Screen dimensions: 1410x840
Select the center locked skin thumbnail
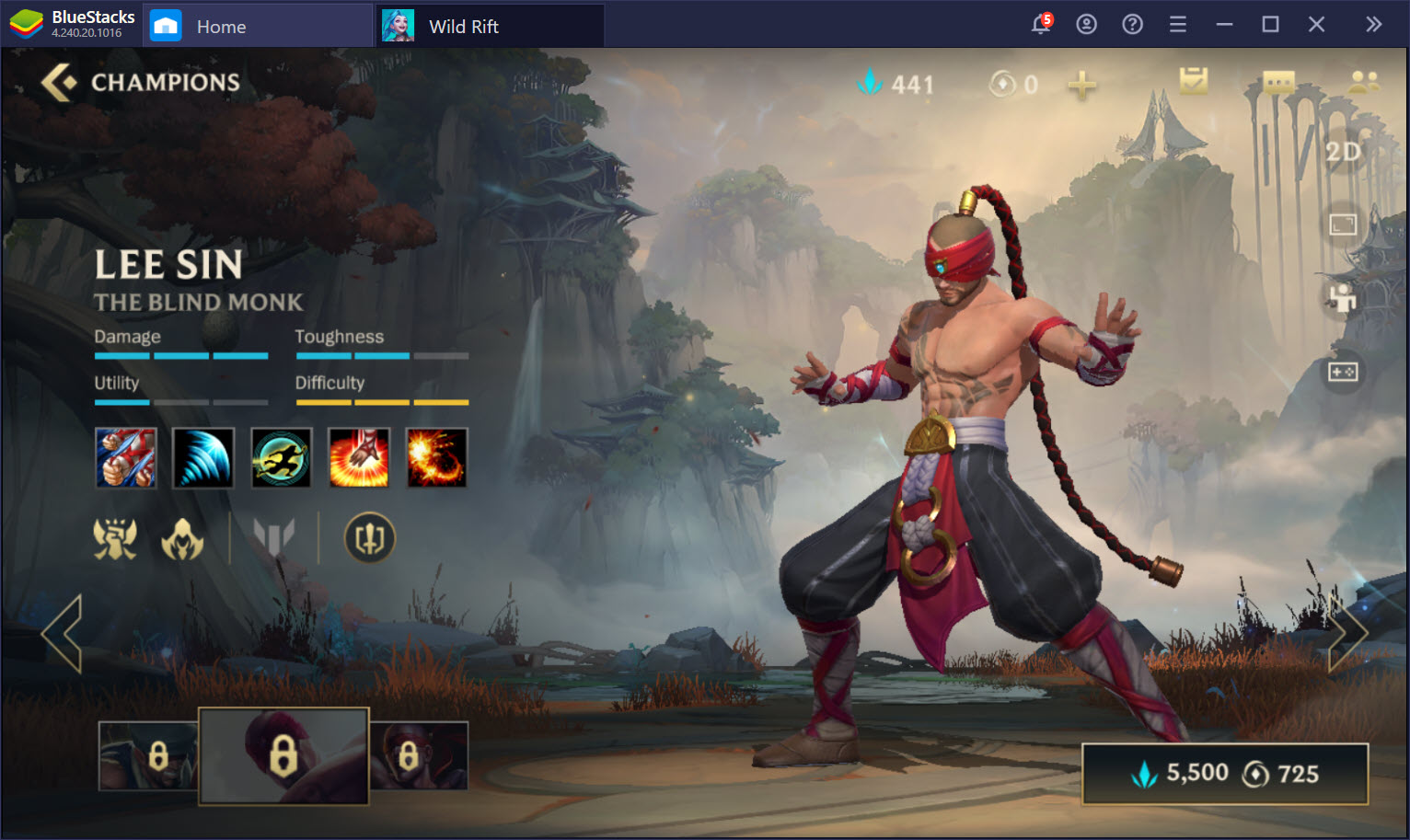pyautogui.click(x=283, y=755)
